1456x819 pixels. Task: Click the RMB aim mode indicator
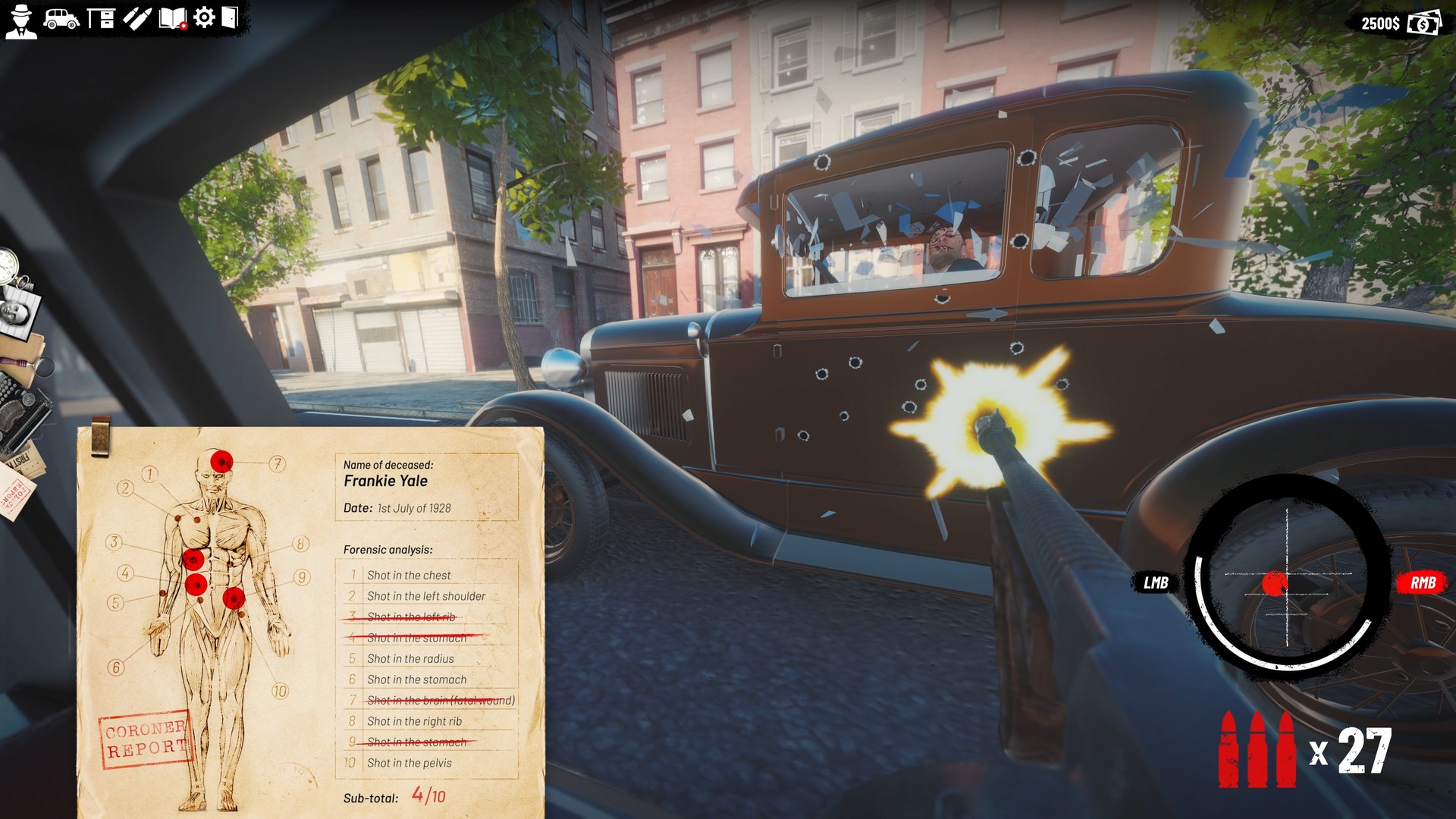[1424, 584]
